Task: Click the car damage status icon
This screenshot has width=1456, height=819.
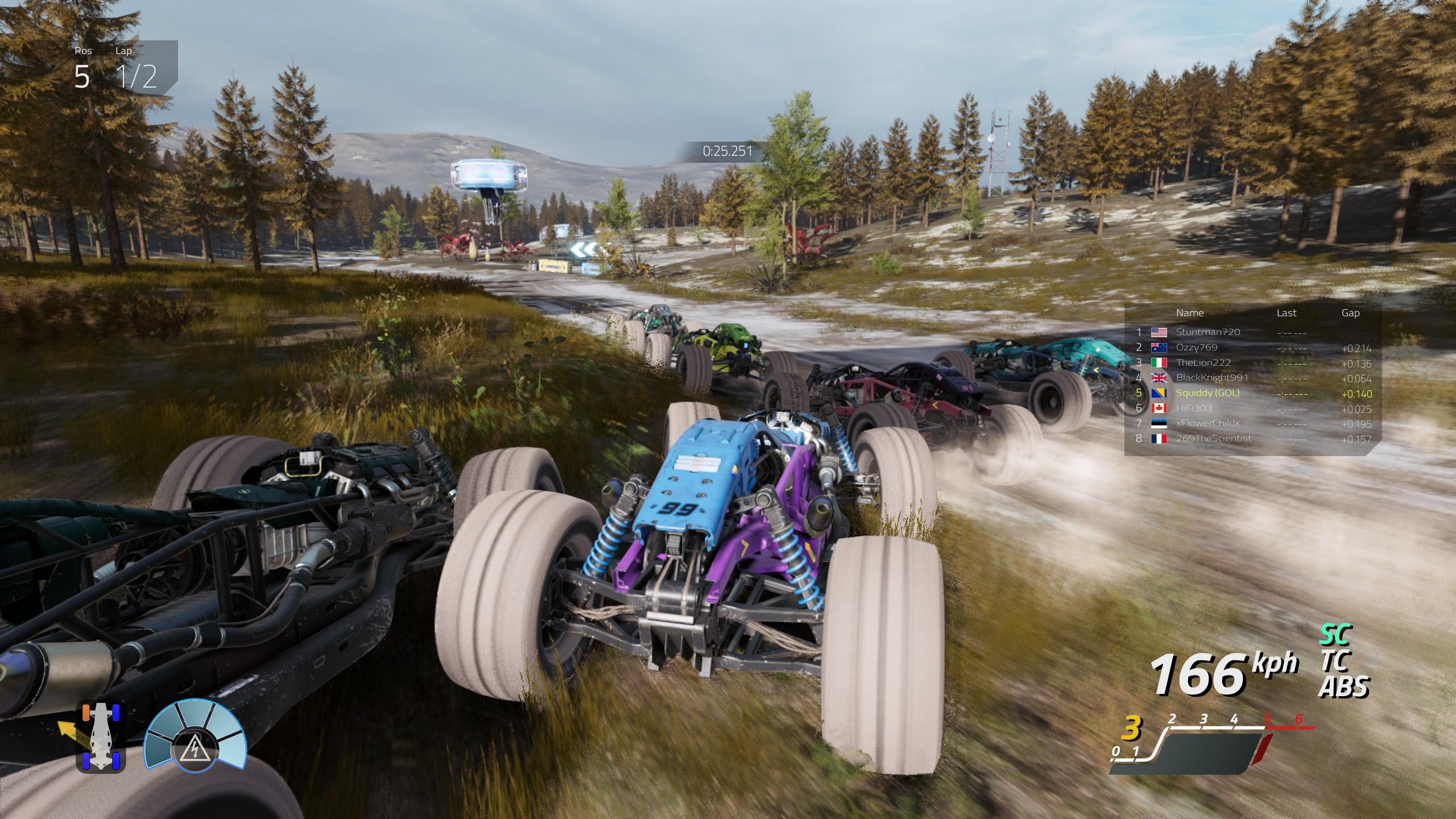Action: pos(100,735)
